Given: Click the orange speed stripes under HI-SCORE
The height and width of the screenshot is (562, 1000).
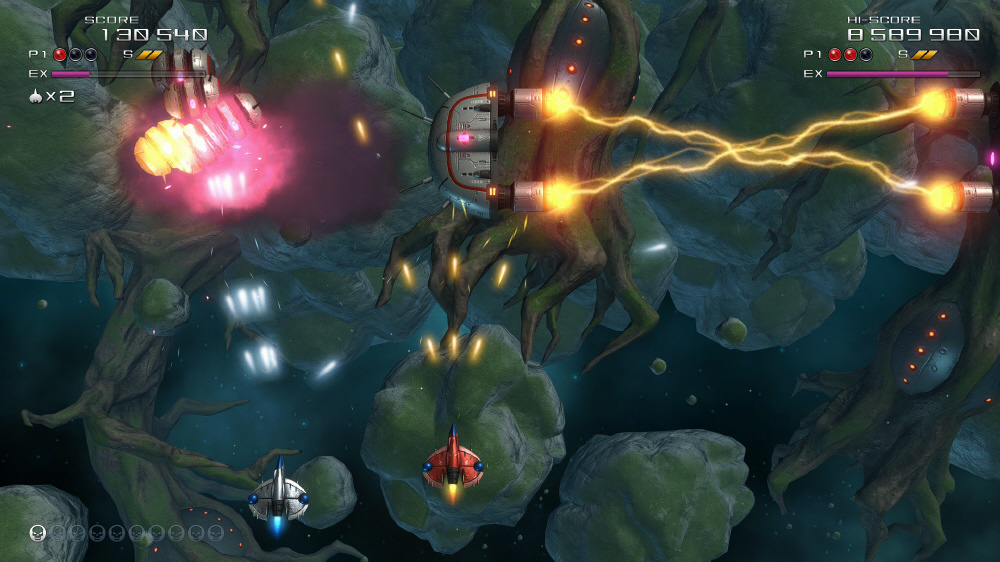Looking at the screenshot, I should tap(924, 55).
